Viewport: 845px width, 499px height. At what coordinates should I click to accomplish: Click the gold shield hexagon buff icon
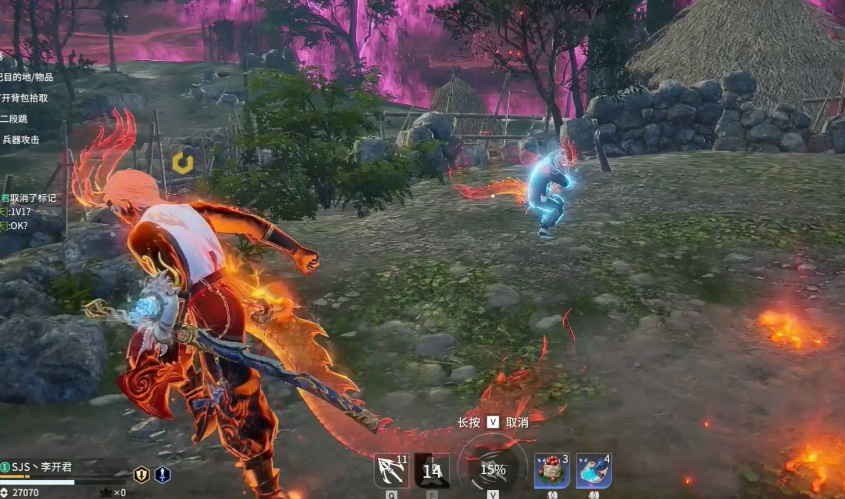141,475
